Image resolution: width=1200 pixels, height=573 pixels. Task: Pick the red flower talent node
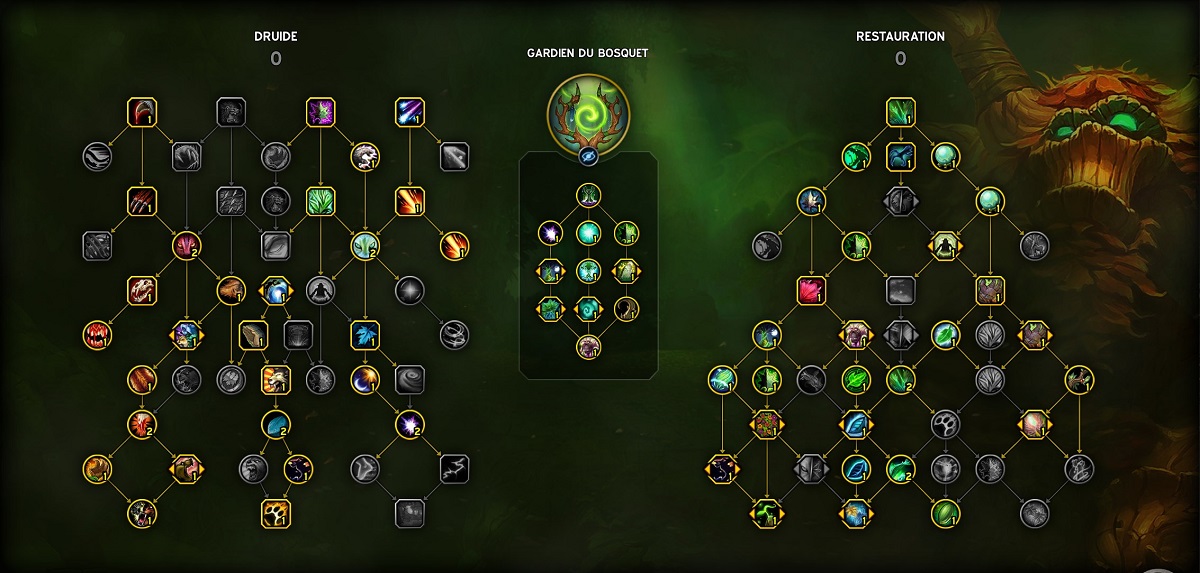(x=811, y=290)
